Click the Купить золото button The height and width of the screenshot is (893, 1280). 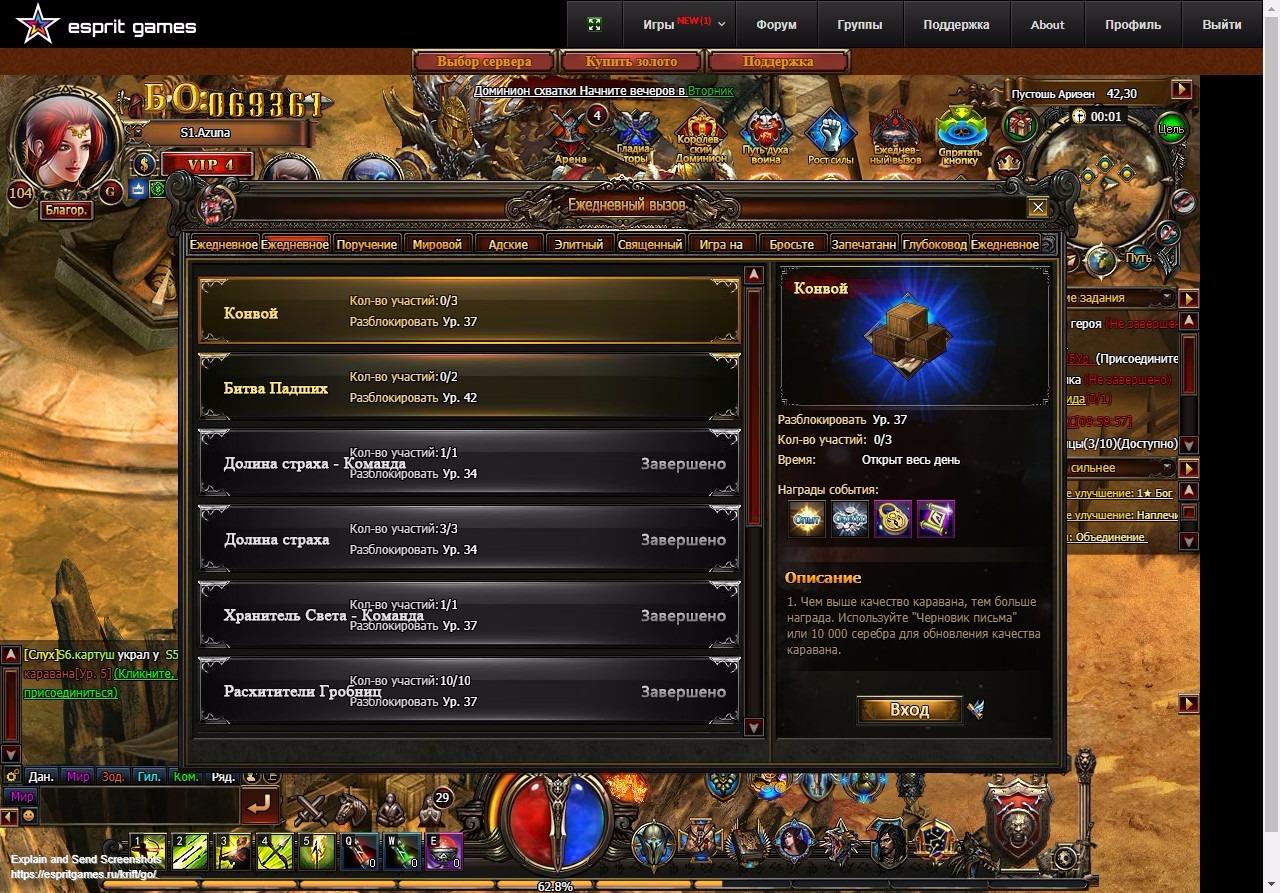[x=631, y=62]
